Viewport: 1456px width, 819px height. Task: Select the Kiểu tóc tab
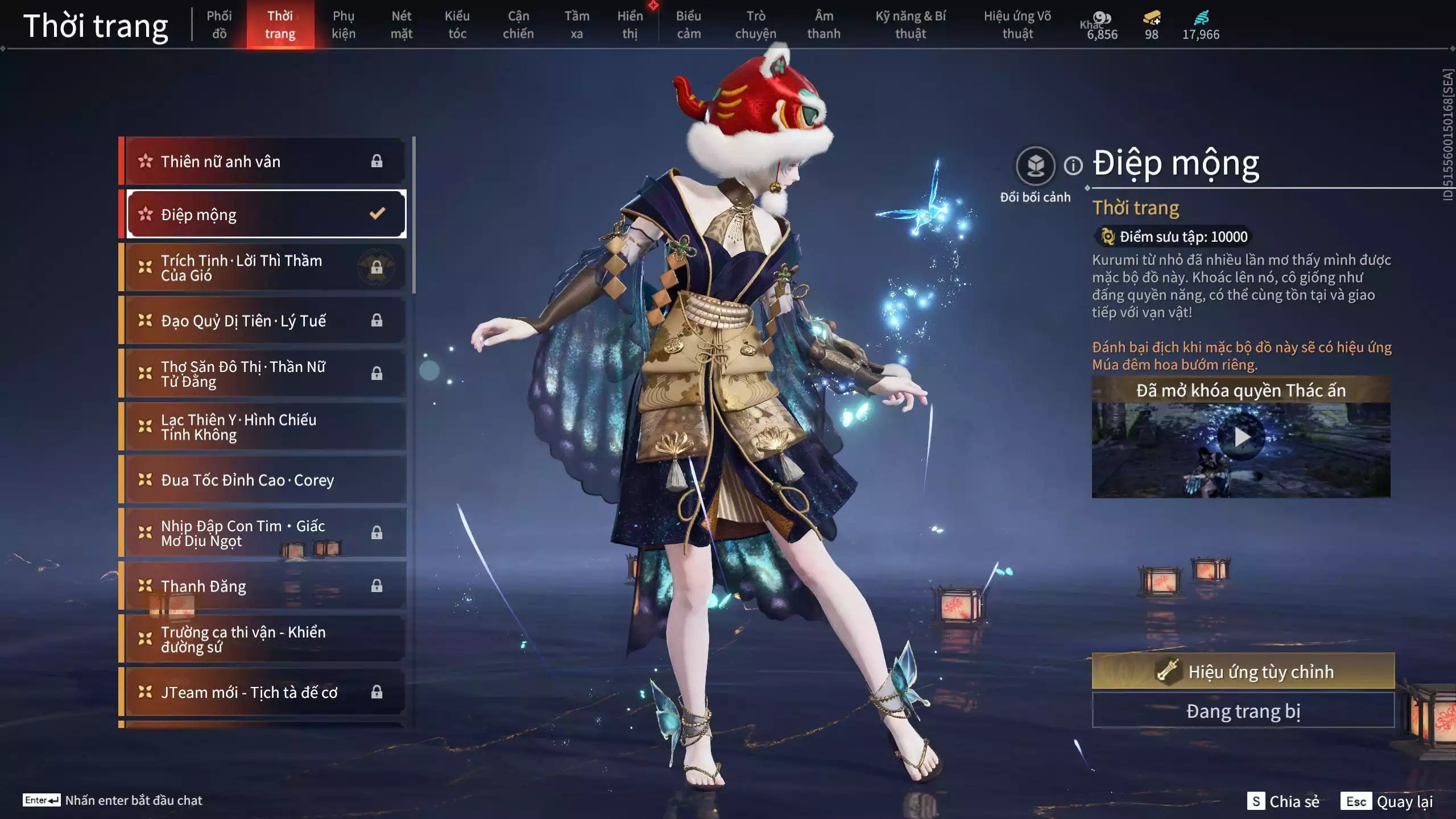click(x=457, y=24)
